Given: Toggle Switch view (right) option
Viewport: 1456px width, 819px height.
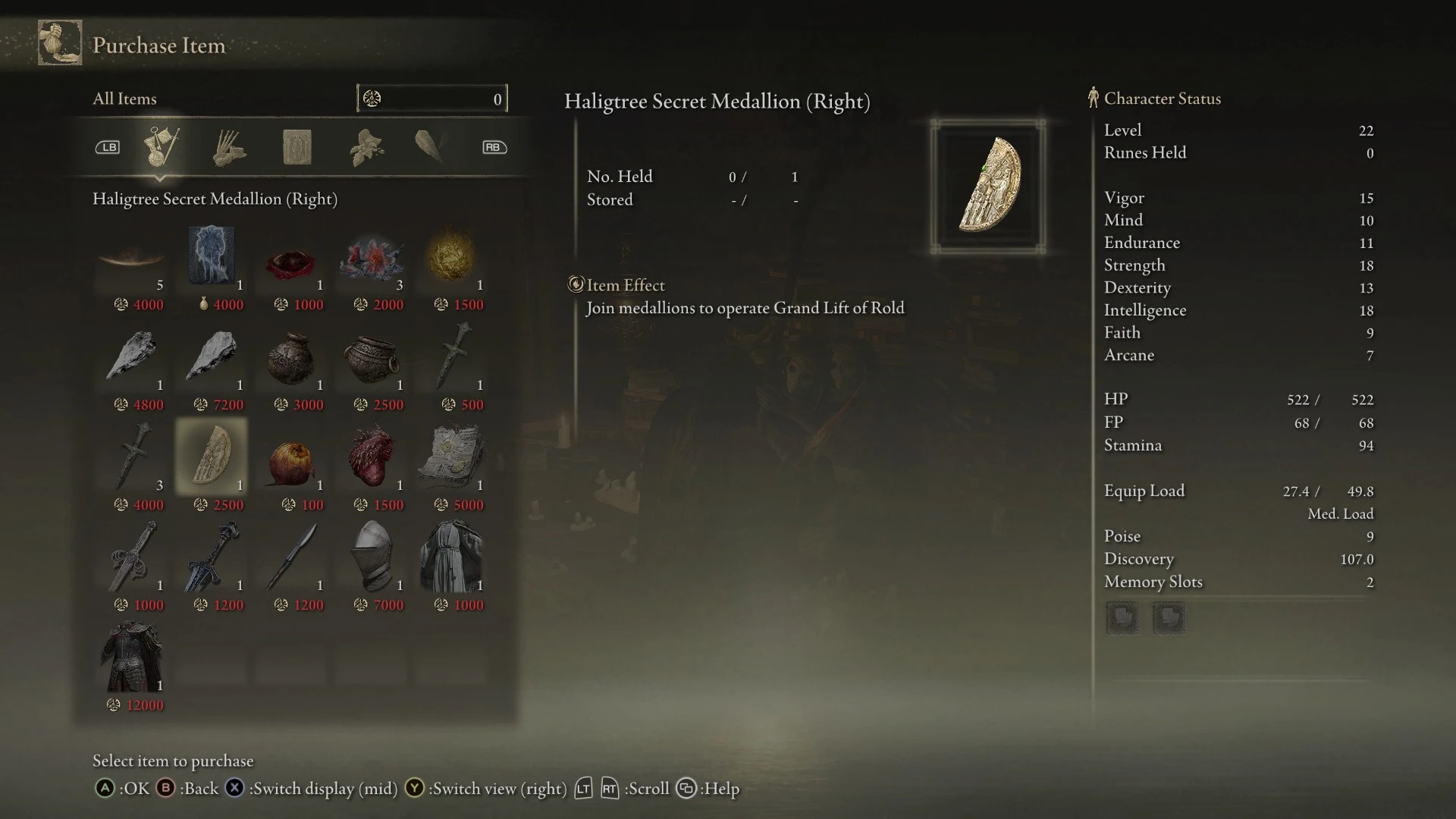Looking at the screenshot, I should 414,789.
